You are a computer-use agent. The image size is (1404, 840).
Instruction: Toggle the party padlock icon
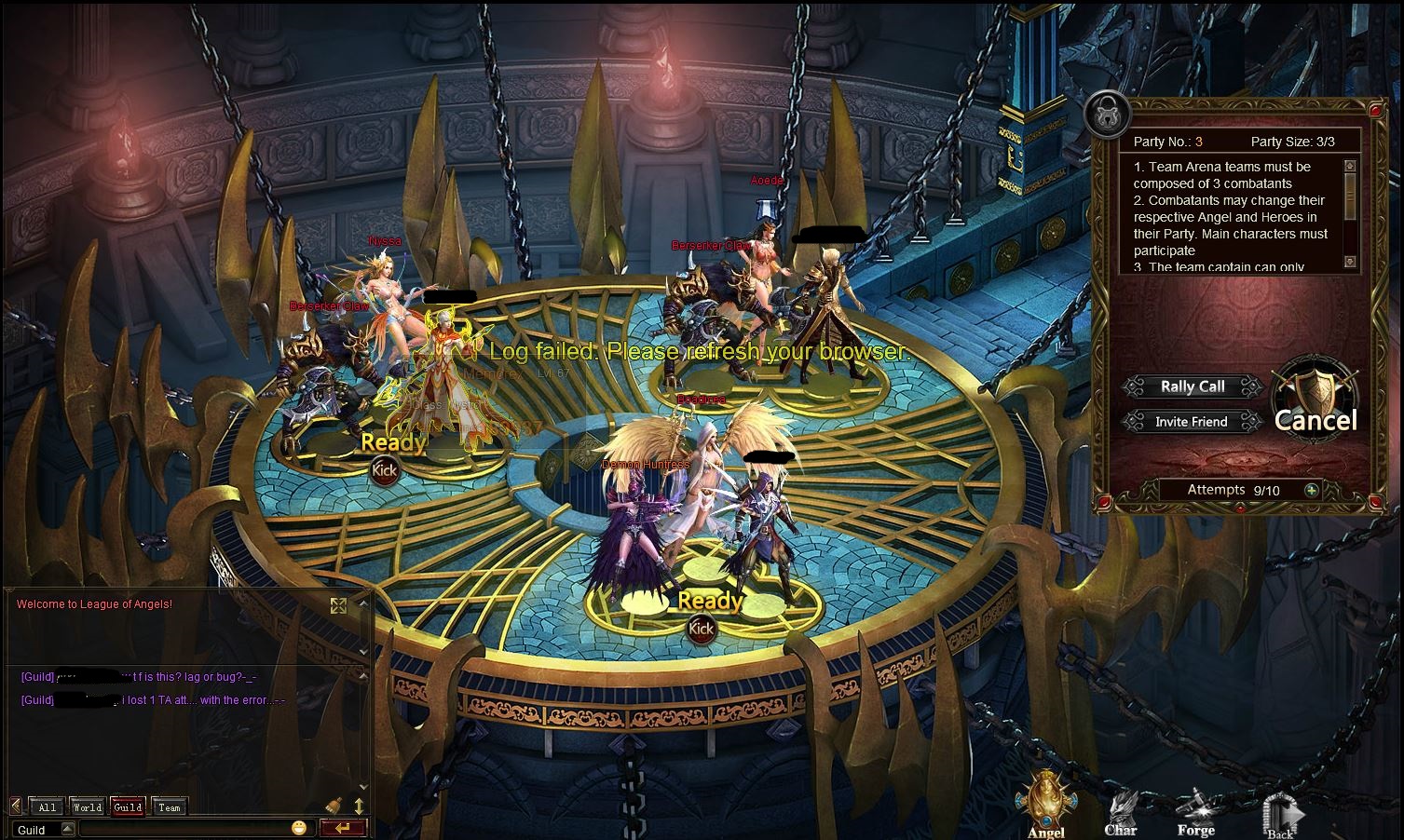click(1108, 115)
